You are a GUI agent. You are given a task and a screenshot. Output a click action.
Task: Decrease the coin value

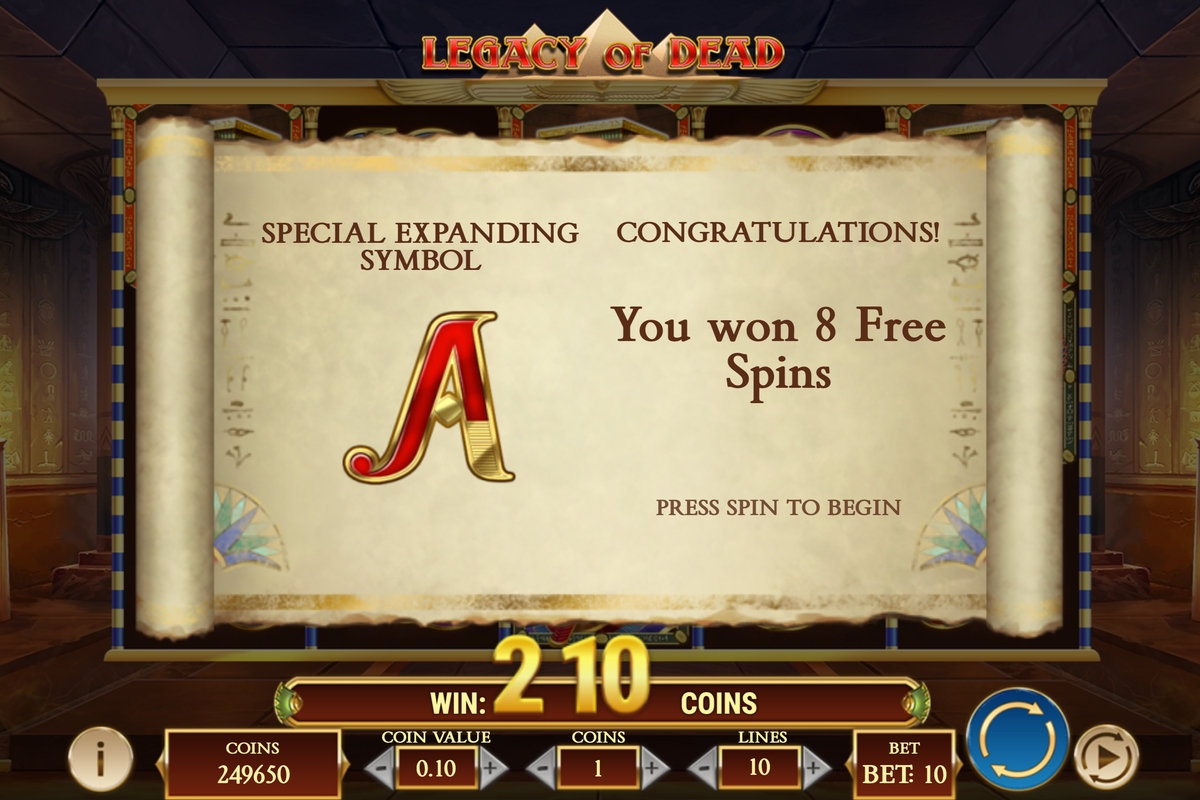[x=378, y=768]
